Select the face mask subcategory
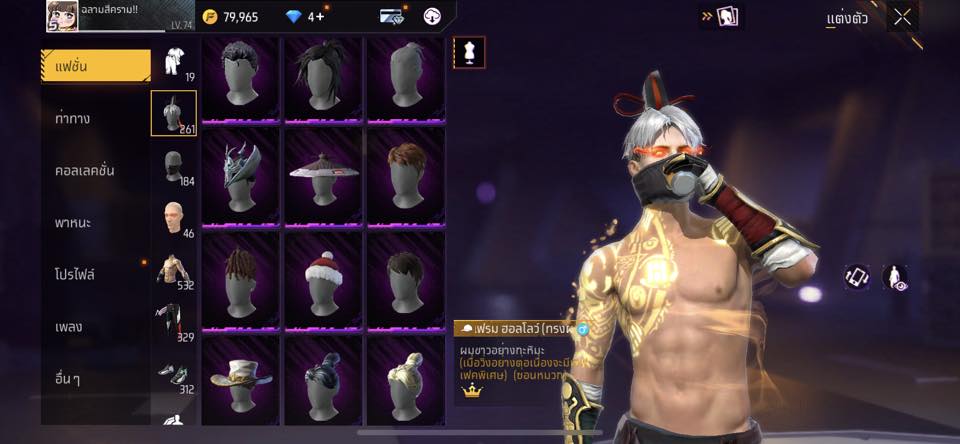This screenshot has height=444, width=960. [x=172, y=165]
